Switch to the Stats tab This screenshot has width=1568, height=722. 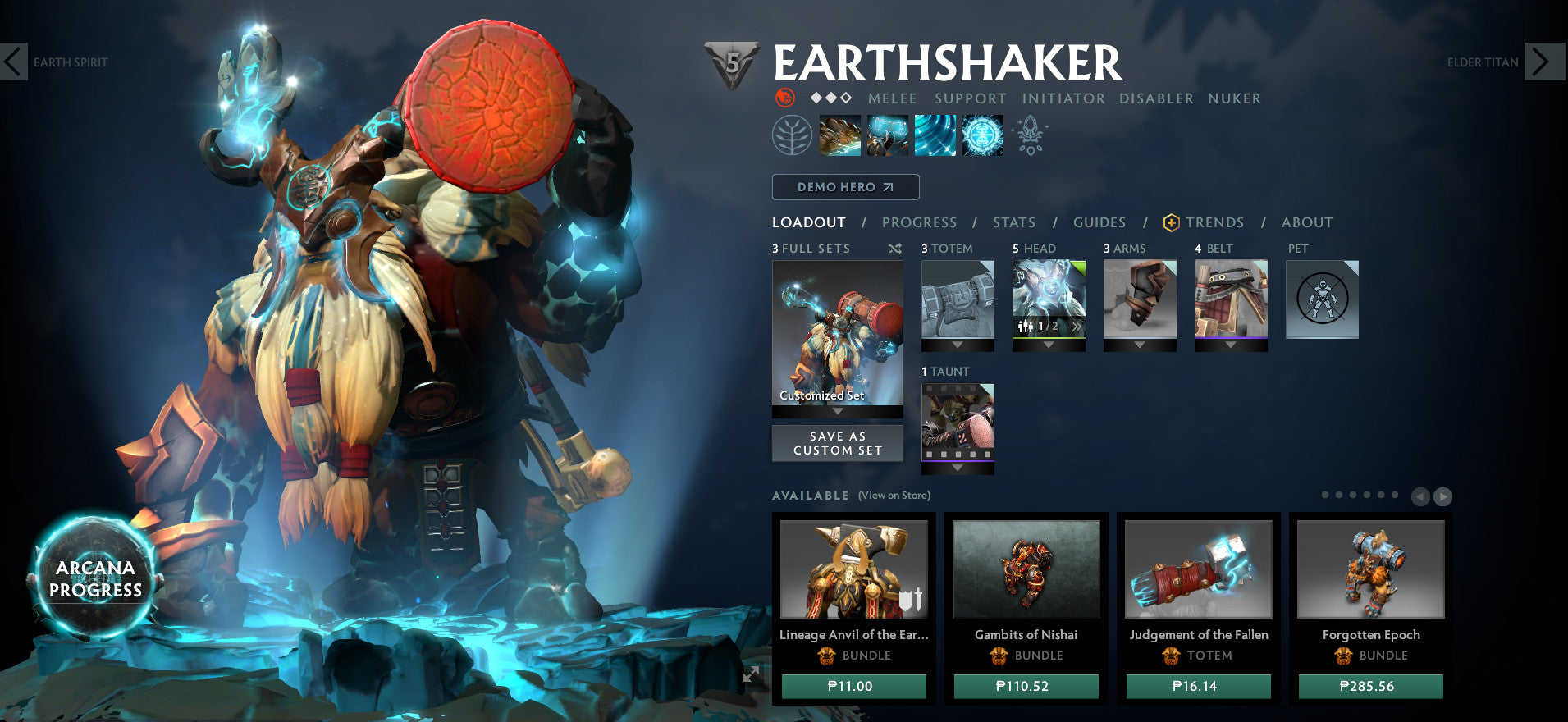click(x=1014, y=222)
